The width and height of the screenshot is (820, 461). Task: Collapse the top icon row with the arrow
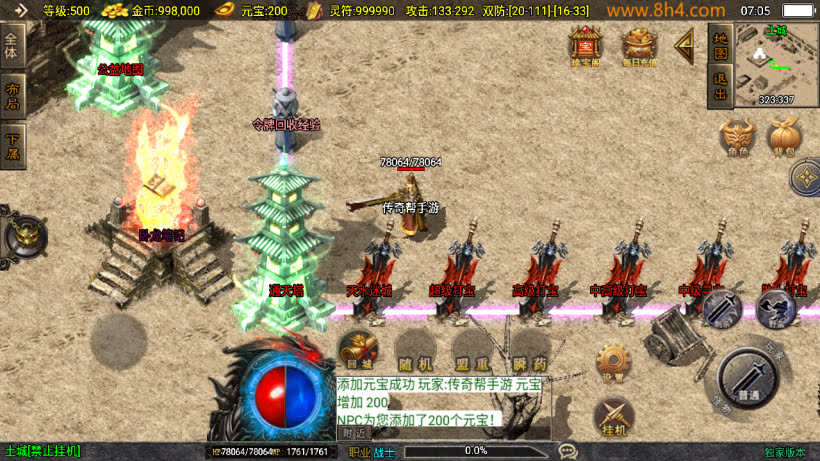[686, 45]
